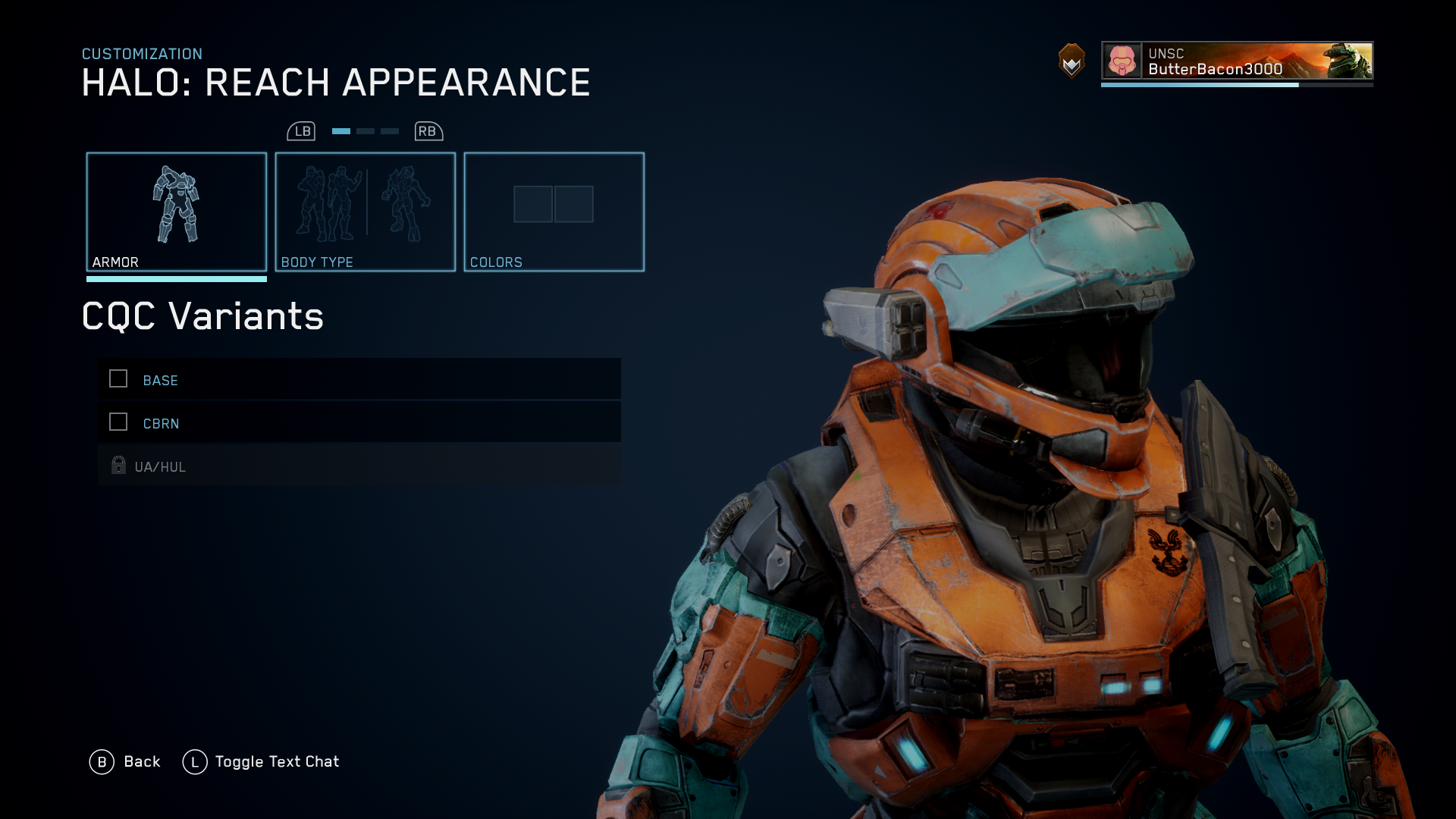
Task: Toggle Text Chat with the L option
Action: (194, 761)
